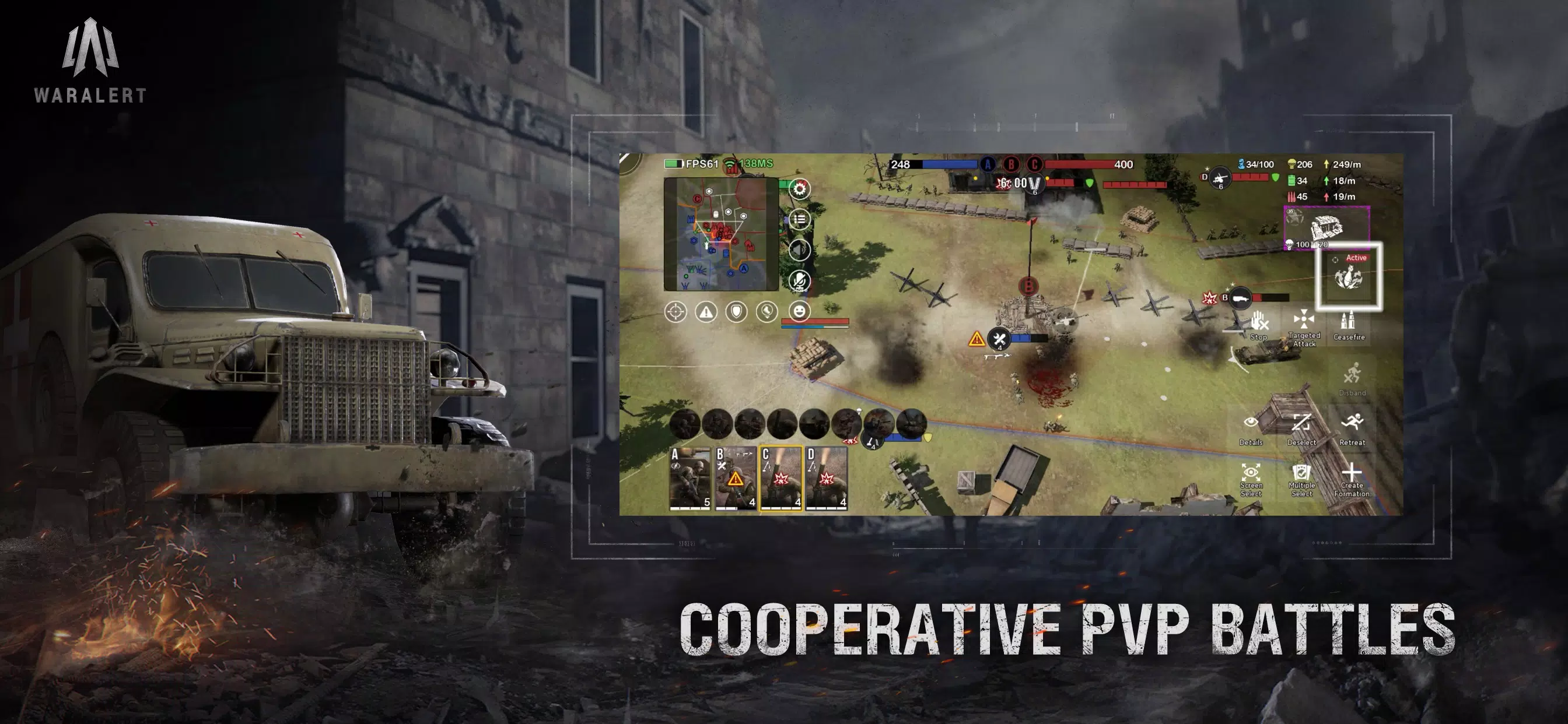Toggle the shield defensive stance icon

737,312
